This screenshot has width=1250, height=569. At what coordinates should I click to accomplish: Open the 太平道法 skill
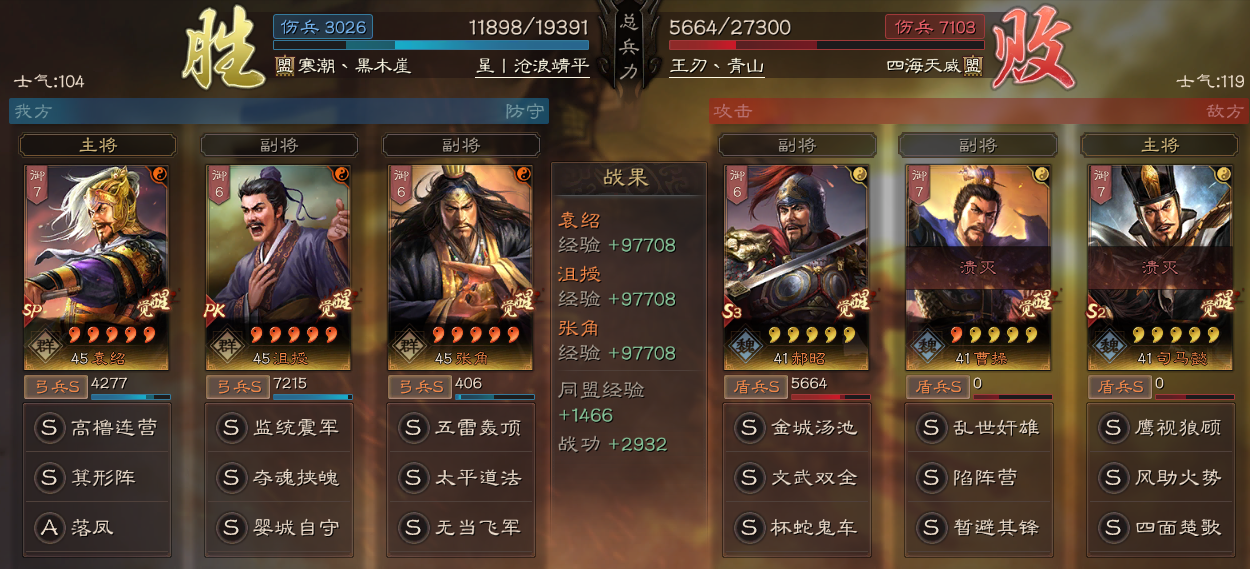click(460, 478)
